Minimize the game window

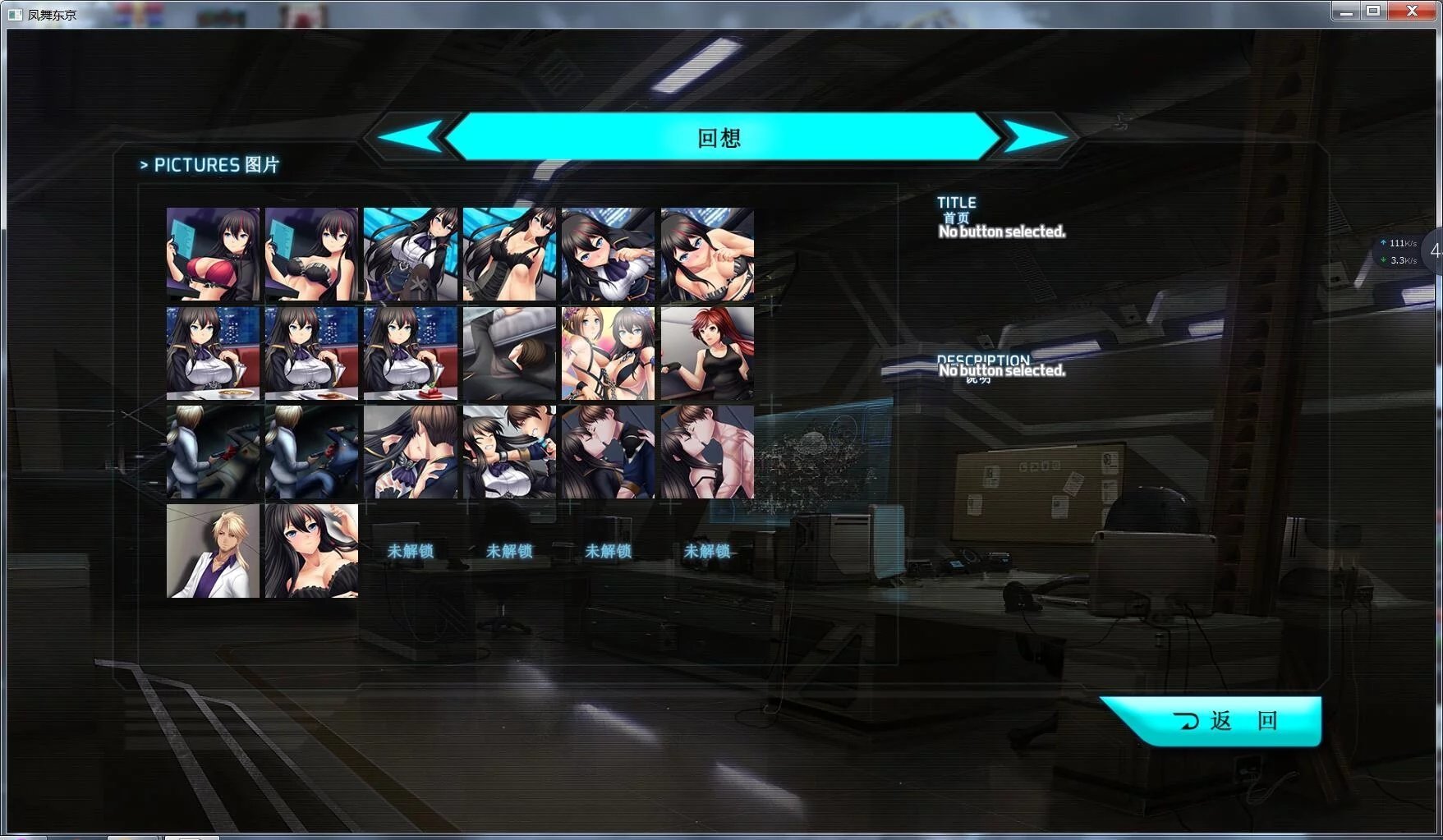[x=1345, y=11]
